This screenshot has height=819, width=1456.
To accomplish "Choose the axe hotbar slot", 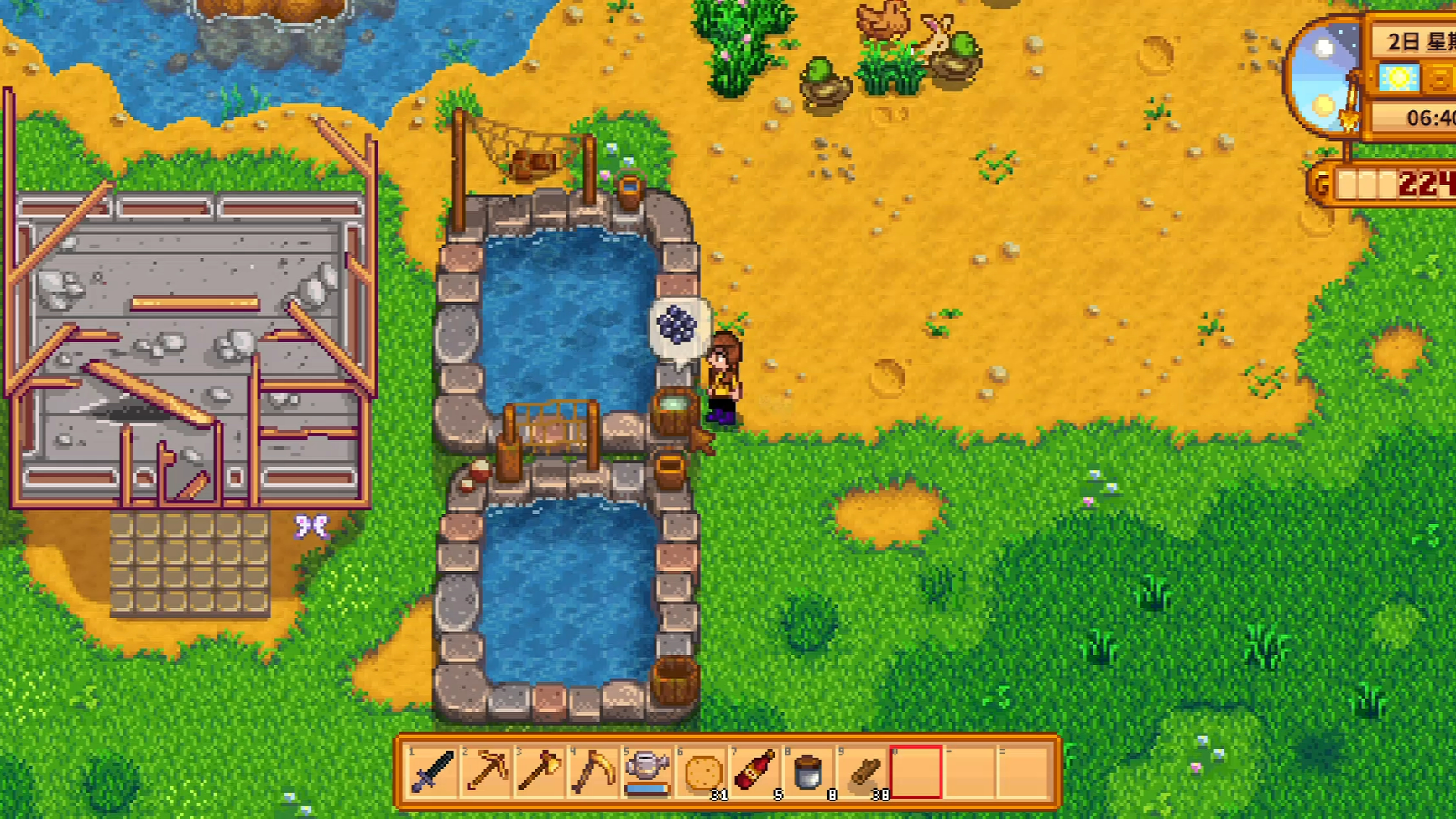I will pyautogui.click(x=540, y=771).
